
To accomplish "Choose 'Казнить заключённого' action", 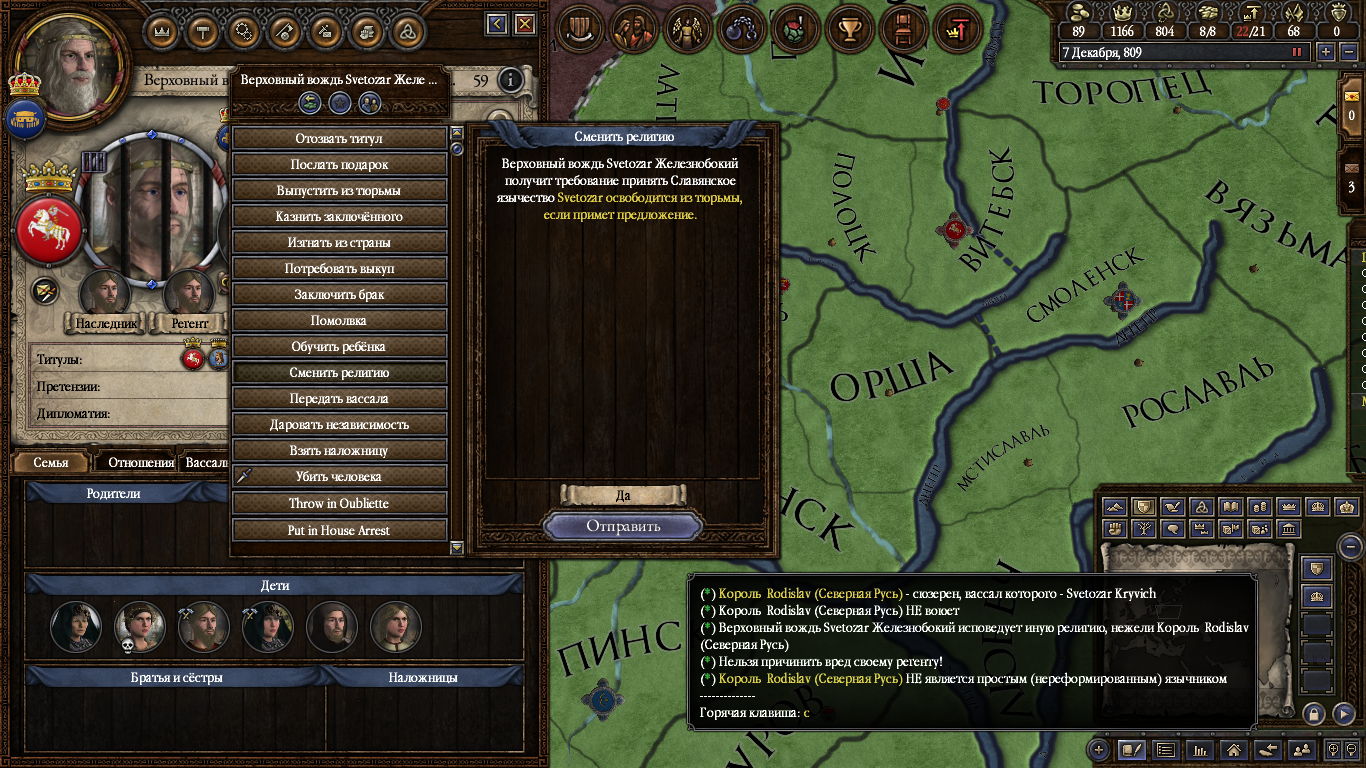I will pos(339,216).
